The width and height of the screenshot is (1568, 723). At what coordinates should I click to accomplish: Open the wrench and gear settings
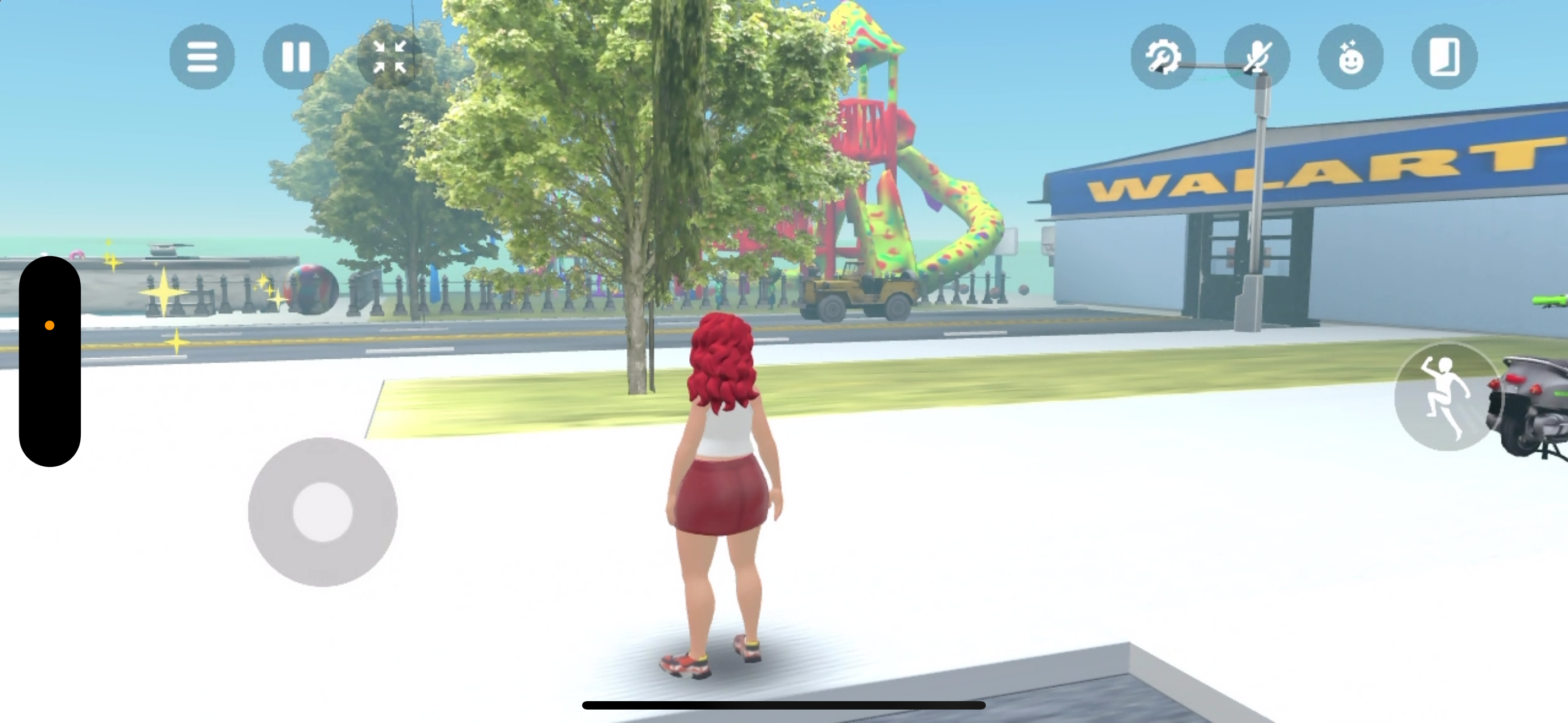click(x=1163, y=57)
